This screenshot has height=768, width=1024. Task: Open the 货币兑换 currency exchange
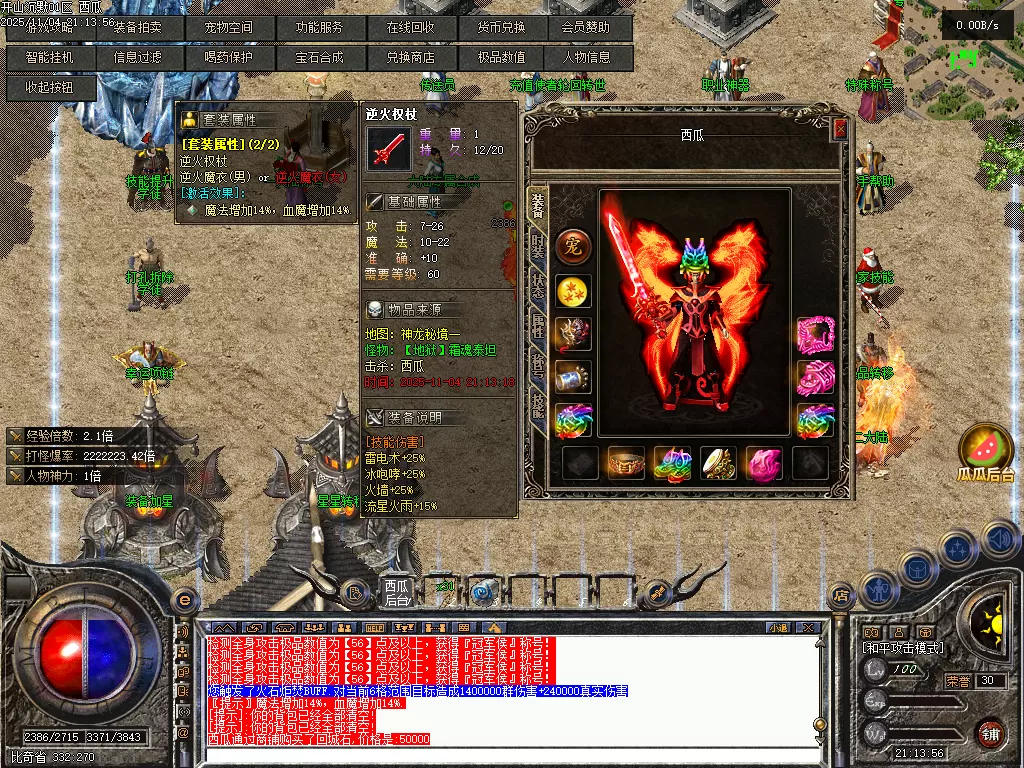tap(501, 28)
